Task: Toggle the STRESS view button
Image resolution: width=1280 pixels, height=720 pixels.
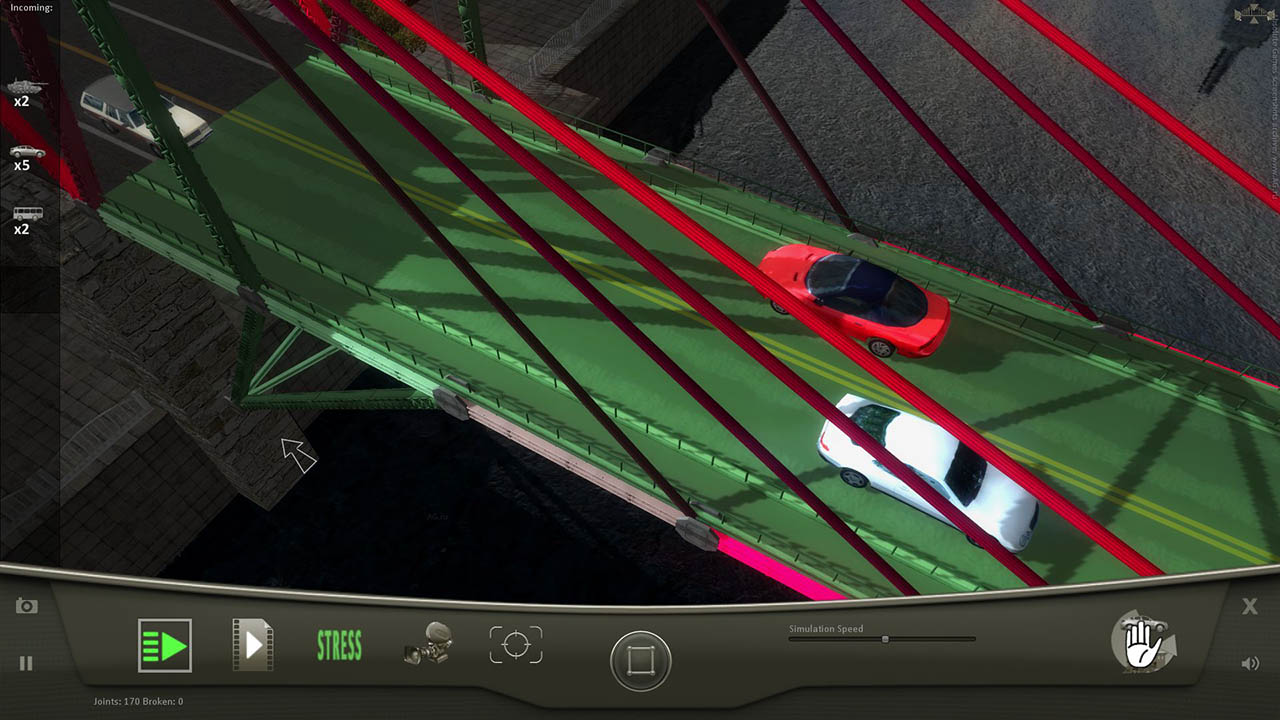Action: tap(339, 646)
